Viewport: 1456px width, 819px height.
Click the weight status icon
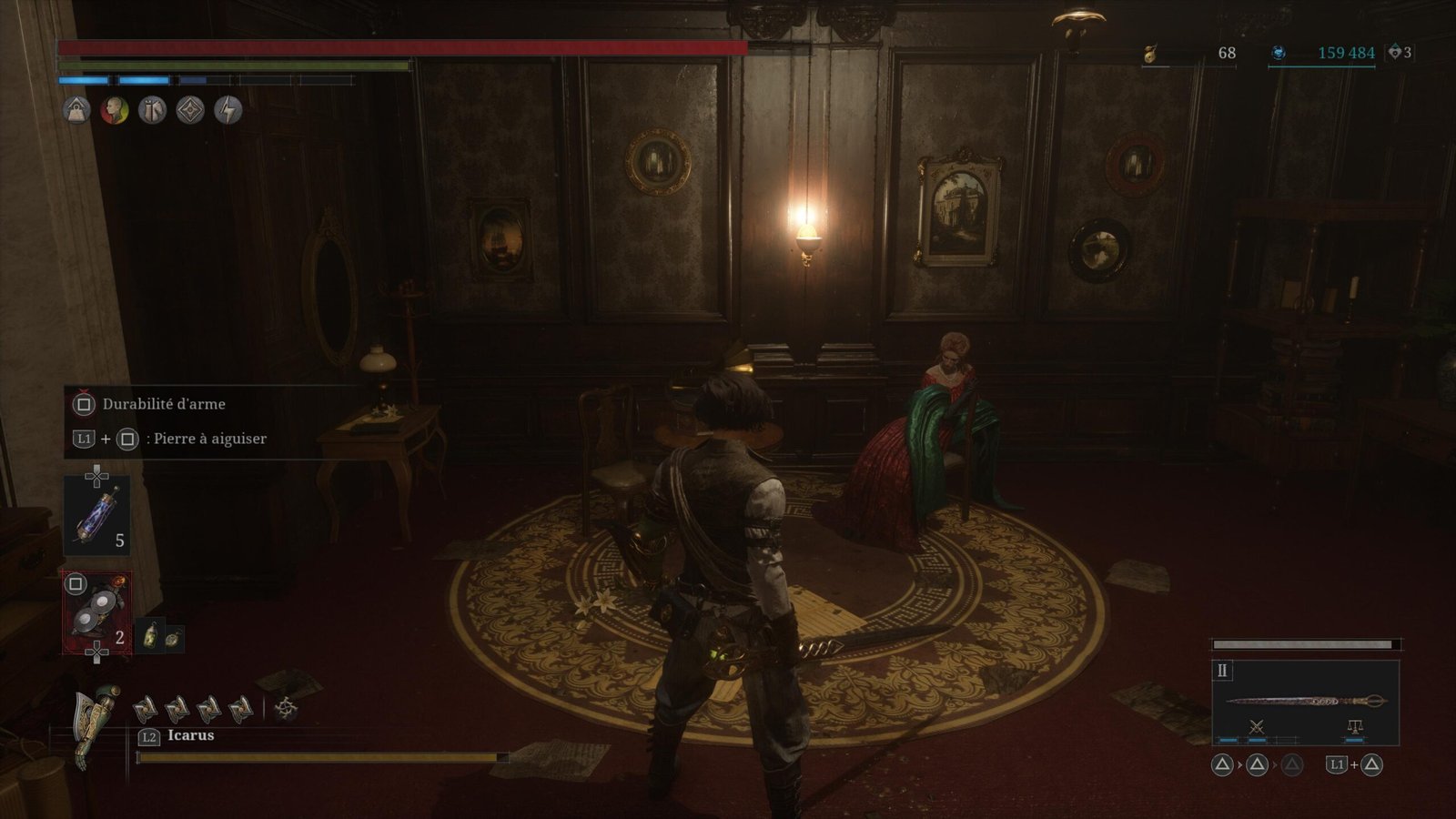[x=76, y=111]
